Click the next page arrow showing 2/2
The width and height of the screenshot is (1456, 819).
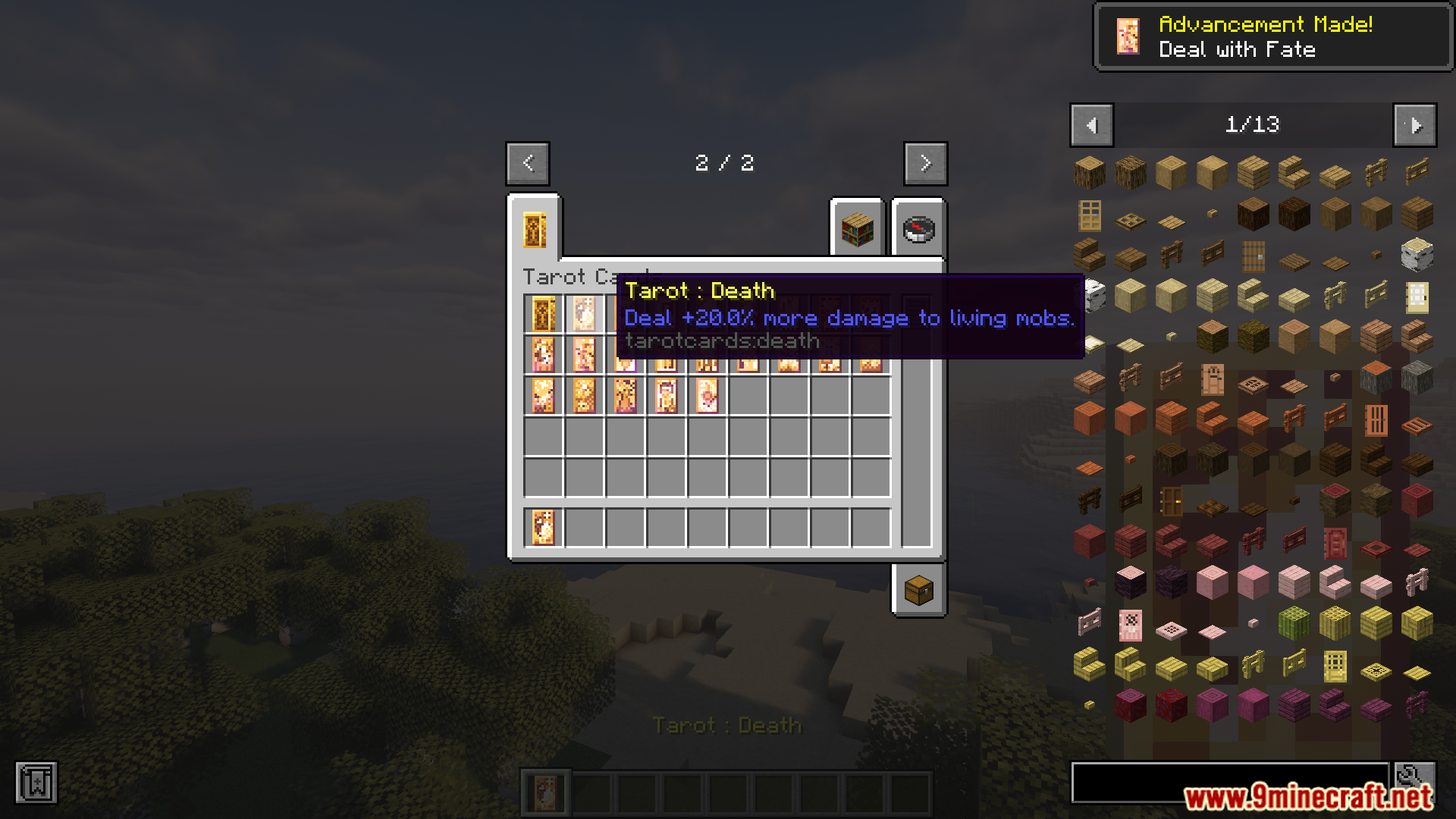924,163
